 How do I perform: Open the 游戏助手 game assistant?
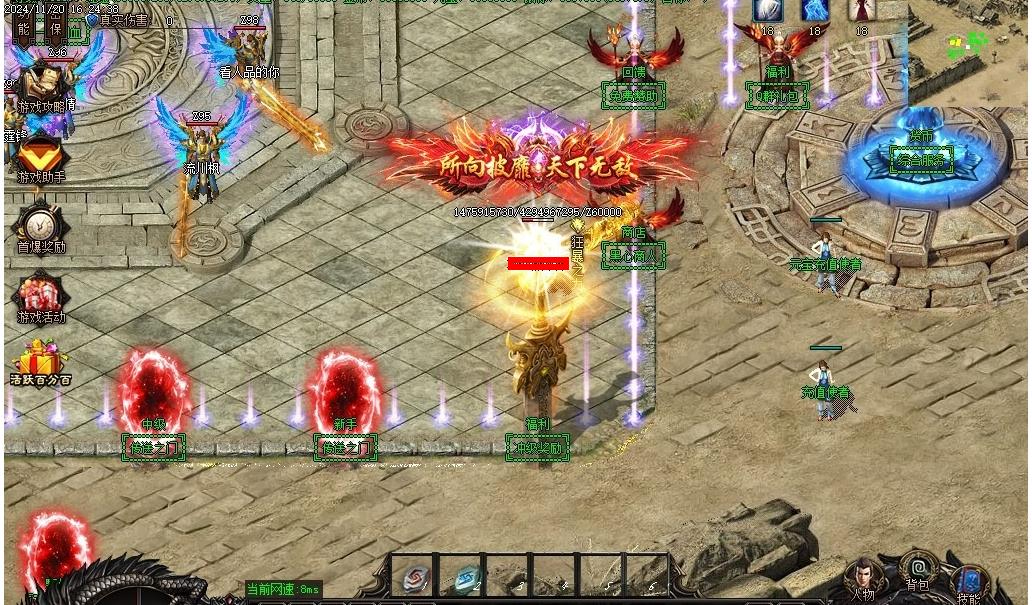tap(40, 155)
